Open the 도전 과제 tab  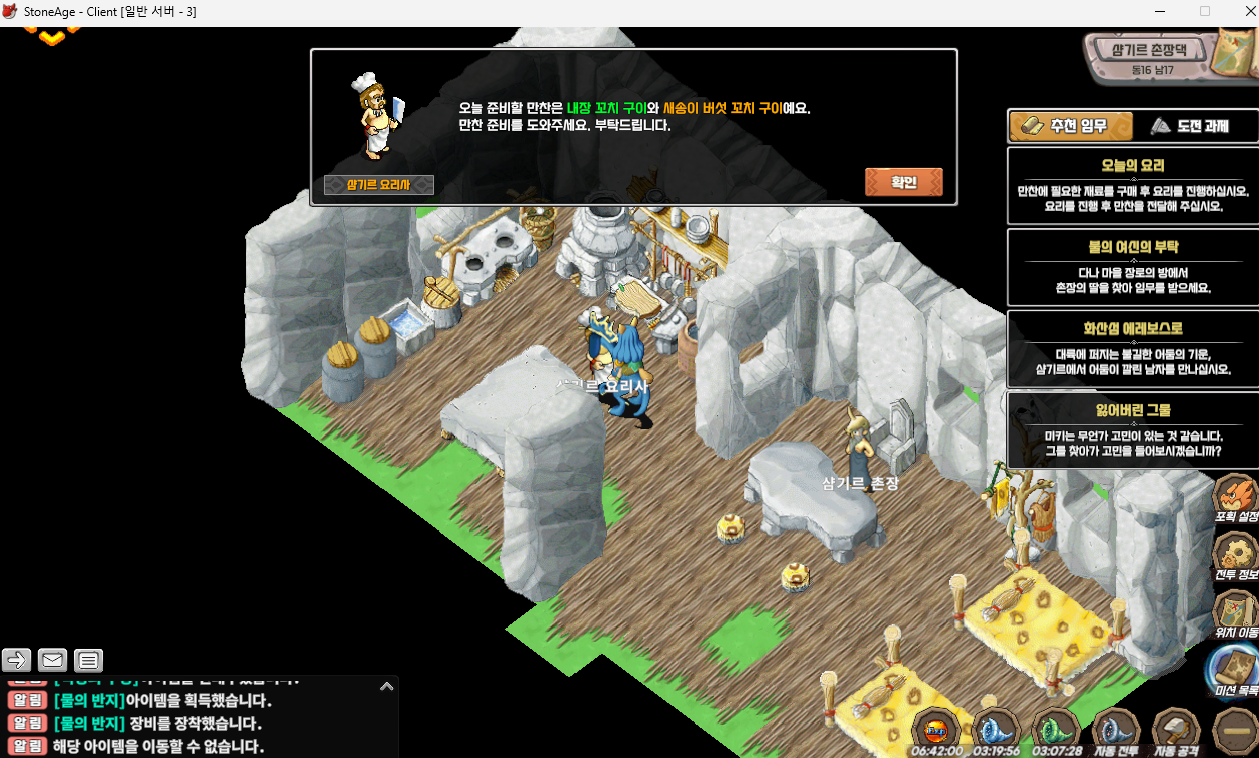pos(1190,126)
